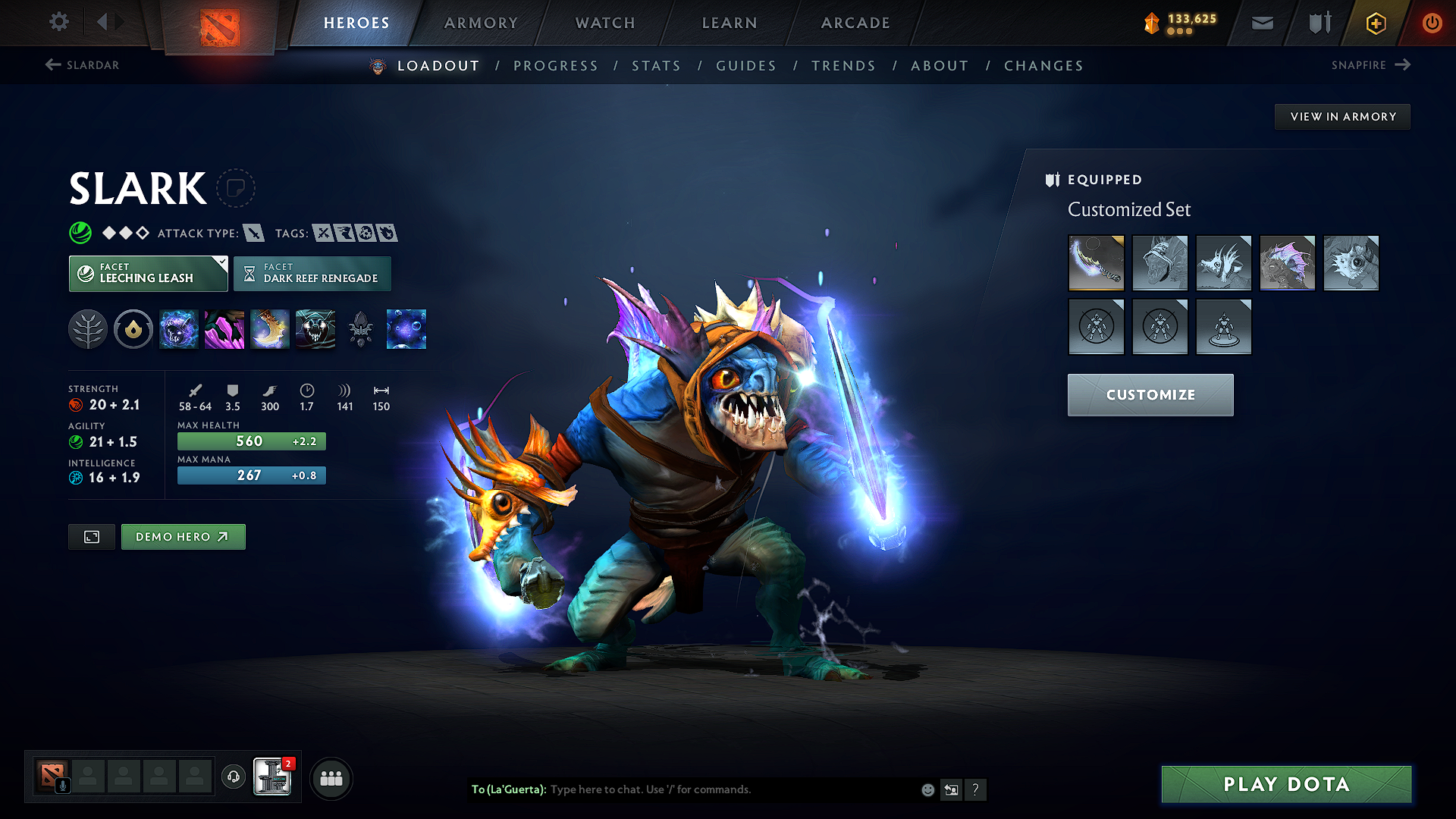
Task: Select Slark's innate ability icon
Action: [133, 329]
